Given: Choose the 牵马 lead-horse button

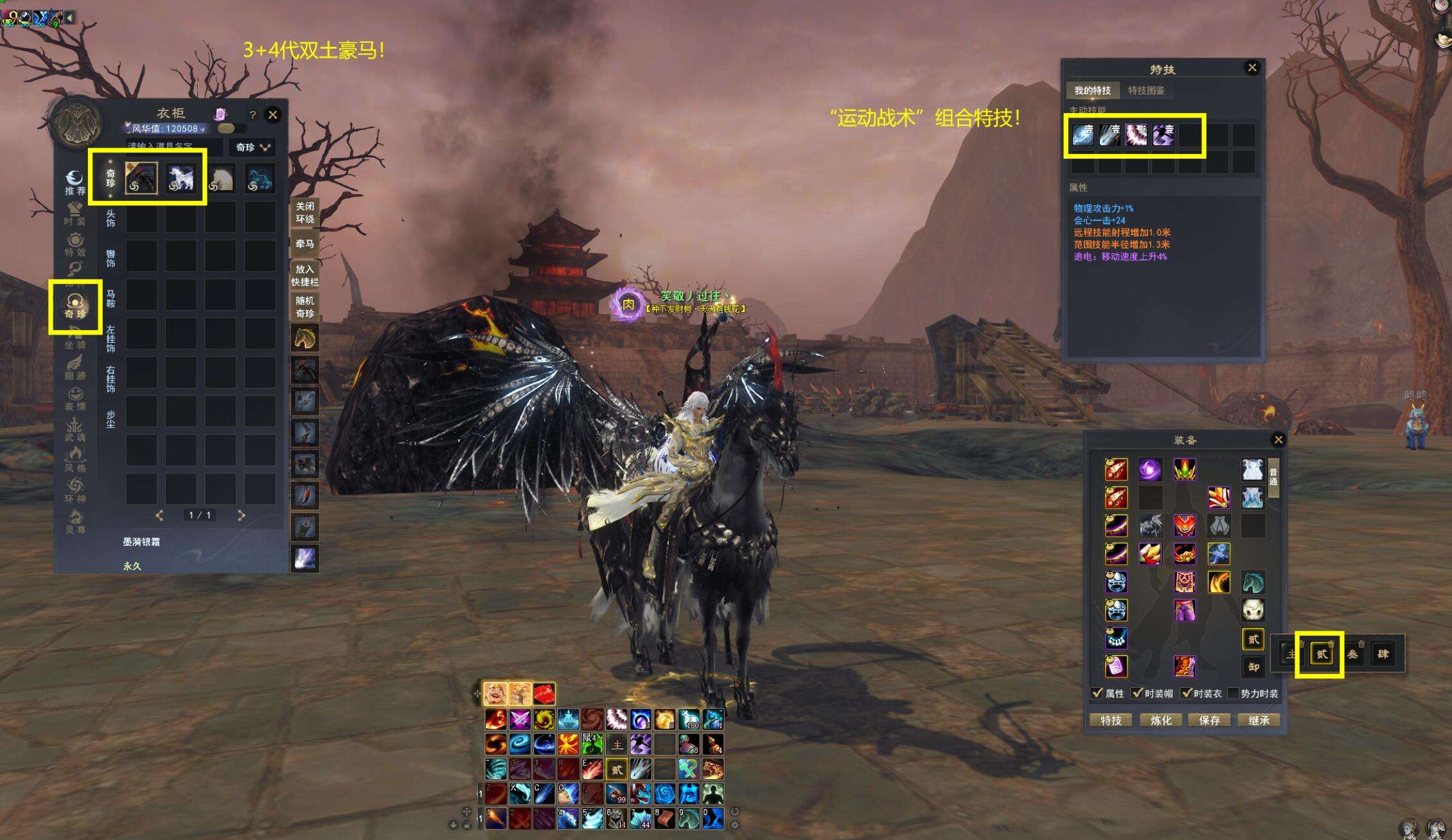Looking at the screenshot, I should pyautogui.click(x=305, y=244).
